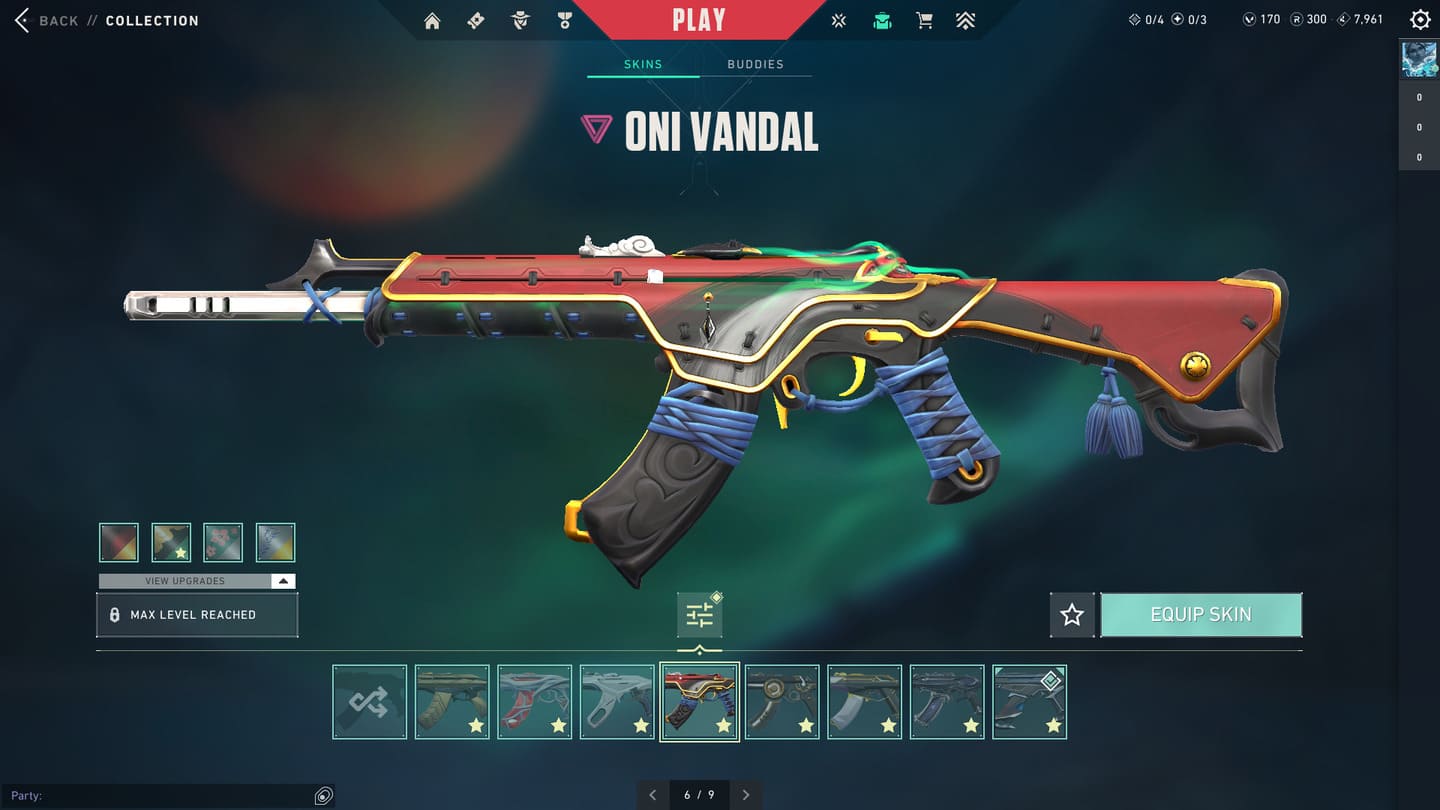Image resolution: width=1440 pixels, height=810 pixels.
Task: Click the red PLAY button
Action: click(699, 20)
